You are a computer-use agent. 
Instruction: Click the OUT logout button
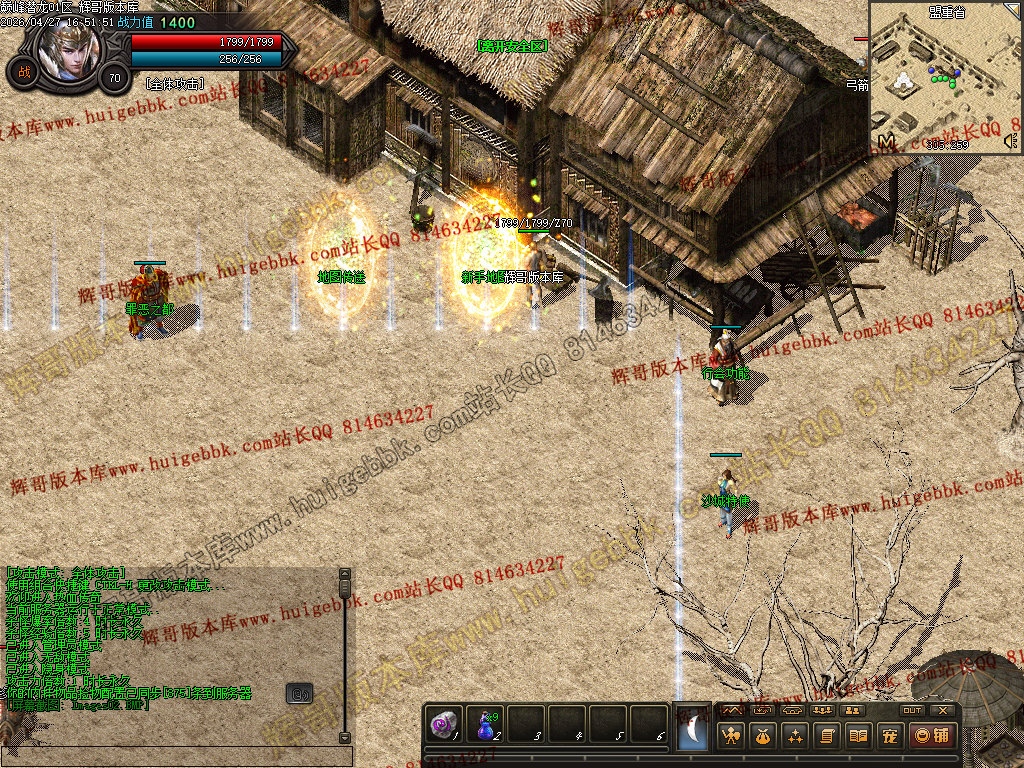point(911,710)
